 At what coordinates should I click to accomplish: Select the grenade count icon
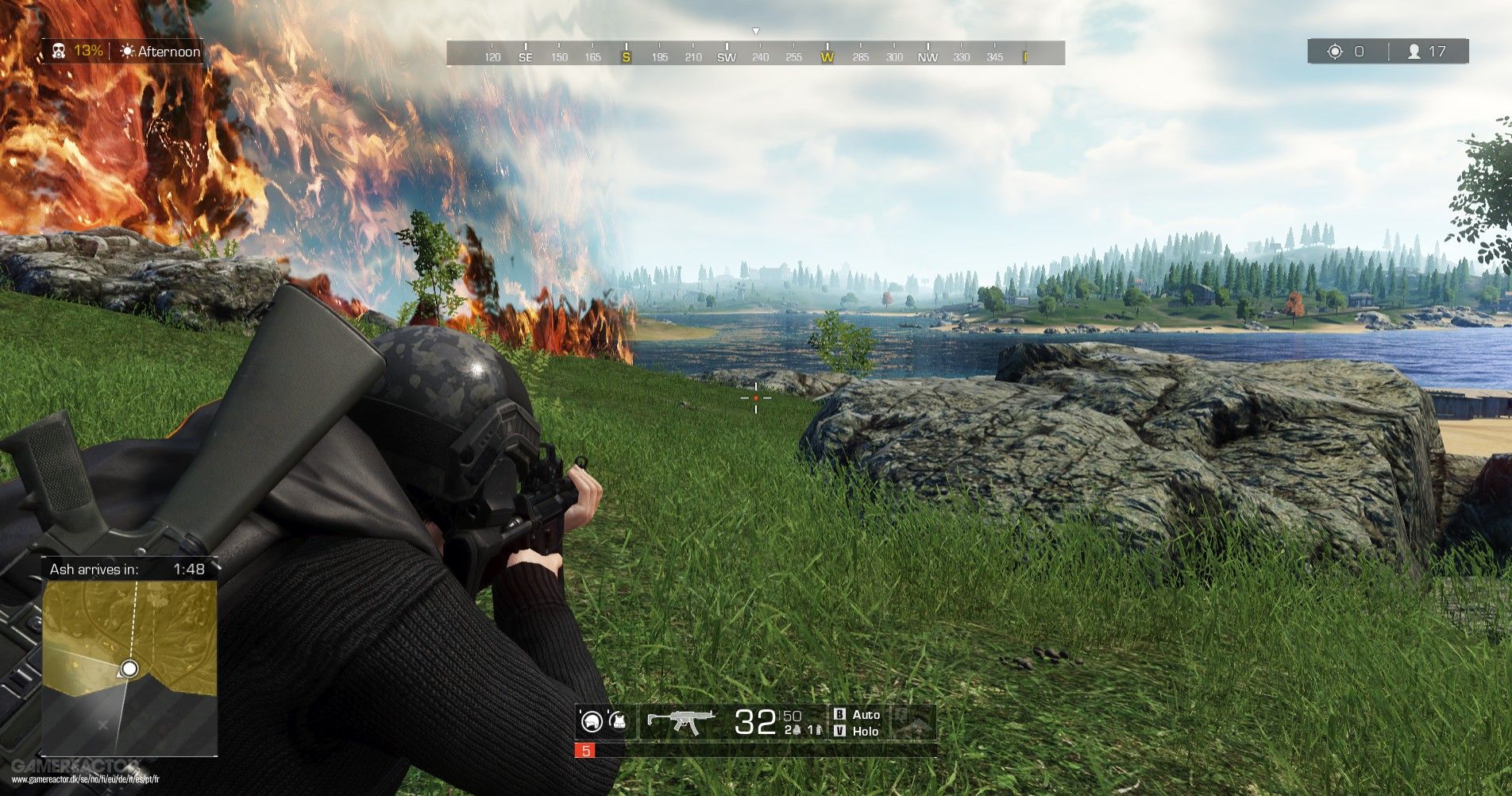(796, 730)
